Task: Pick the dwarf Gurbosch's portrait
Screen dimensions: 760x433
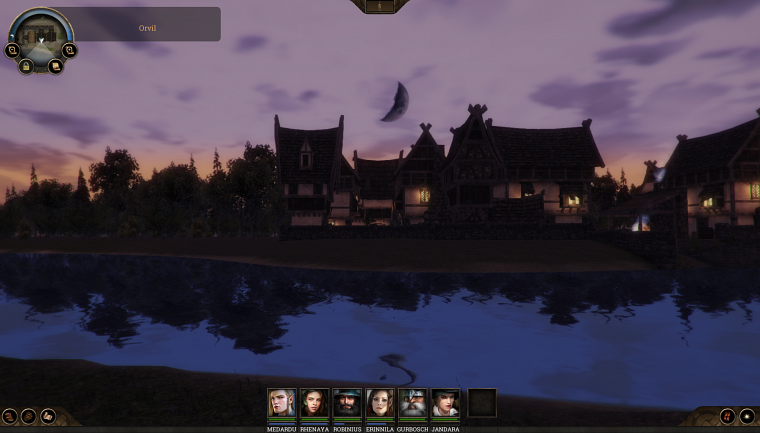Action: (x=413, y=403)
